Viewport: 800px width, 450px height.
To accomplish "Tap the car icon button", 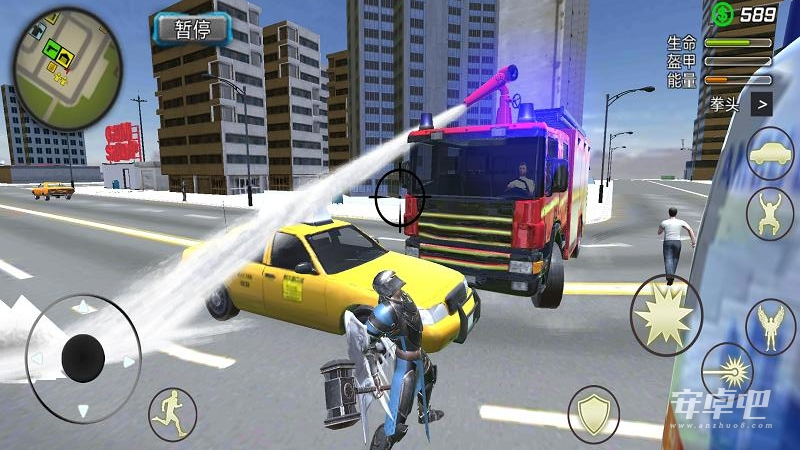I will [x=770, y=153].
